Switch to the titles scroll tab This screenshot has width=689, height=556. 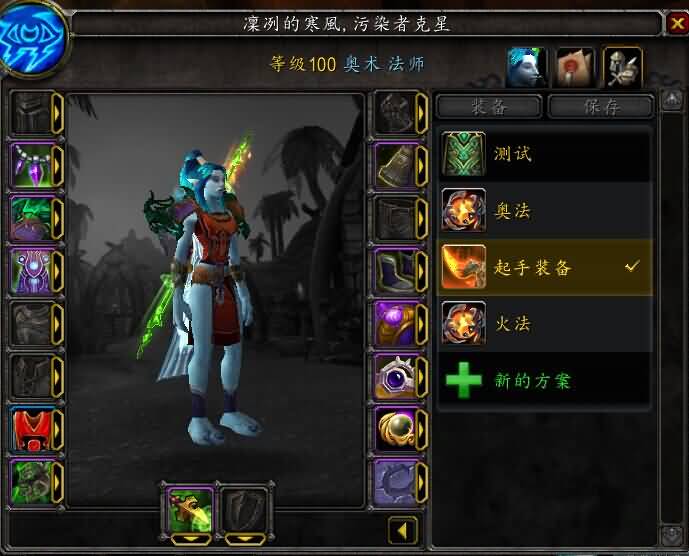(x=575, y=66)
